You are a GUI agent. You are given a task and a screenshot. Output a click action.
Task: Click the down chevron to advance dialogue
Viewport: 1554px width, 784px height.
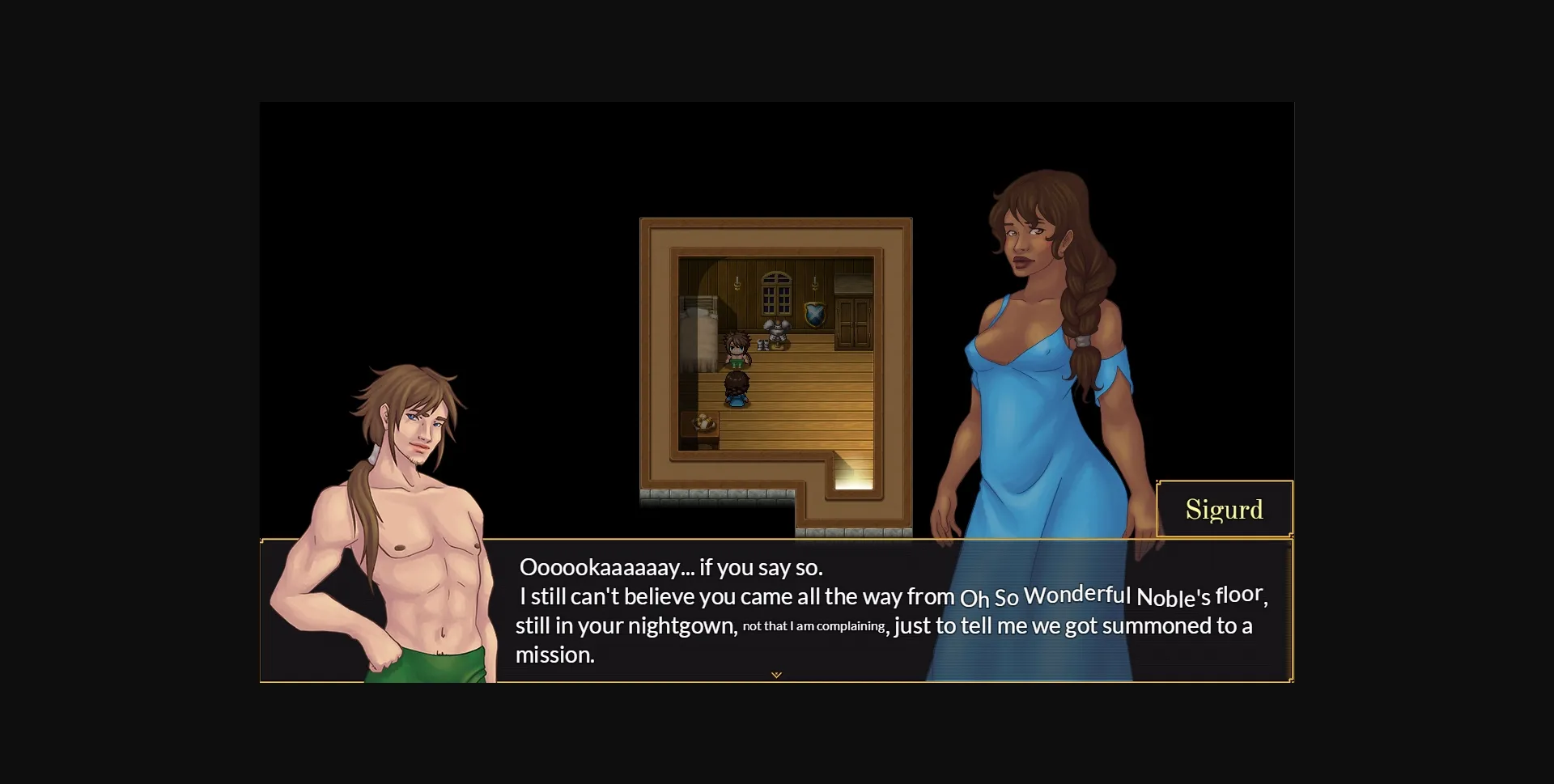click(x=776, y=674)
